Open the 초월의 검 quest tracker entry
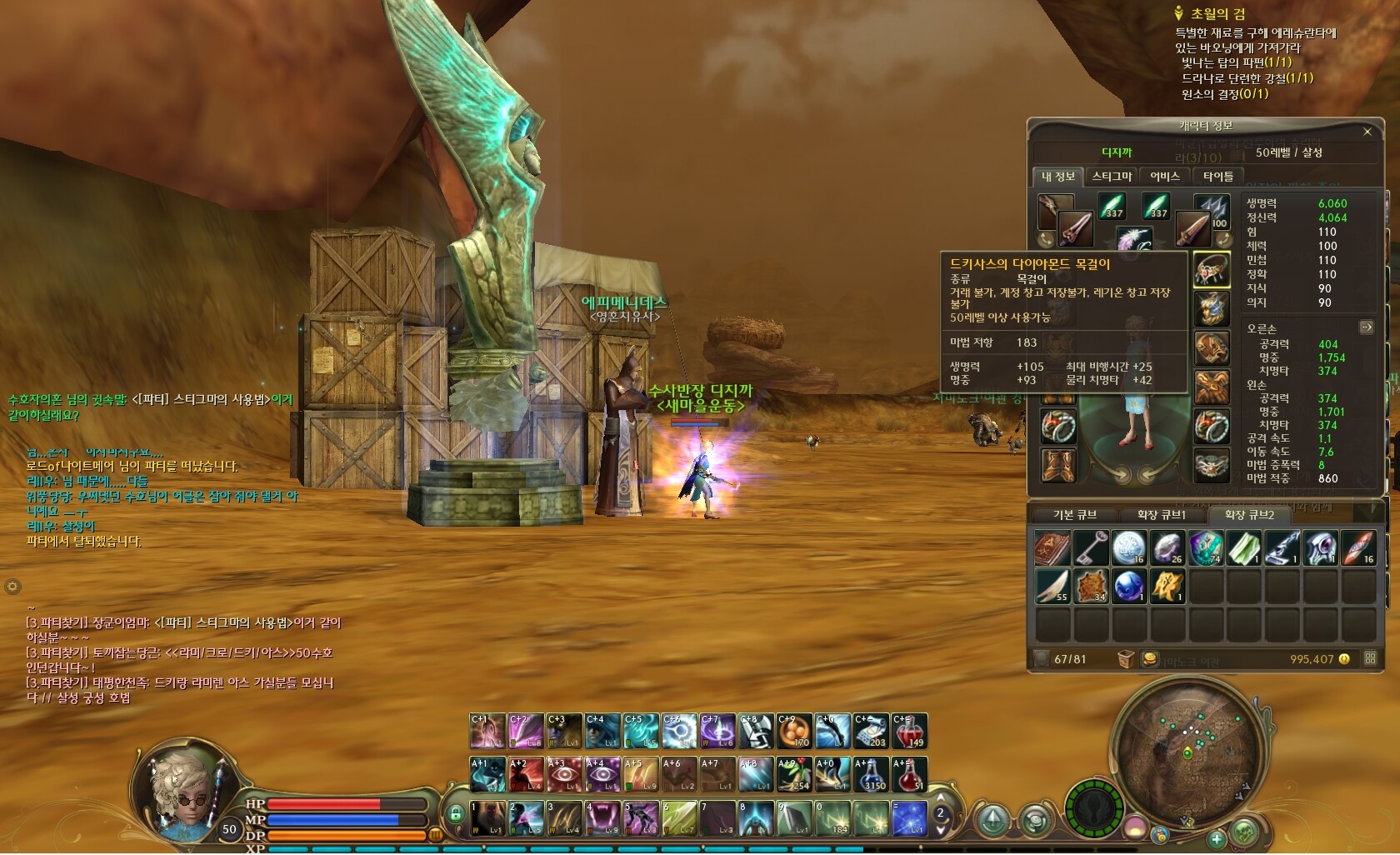The height and width of the screenshot is (855, 1400). point(1217,13)
